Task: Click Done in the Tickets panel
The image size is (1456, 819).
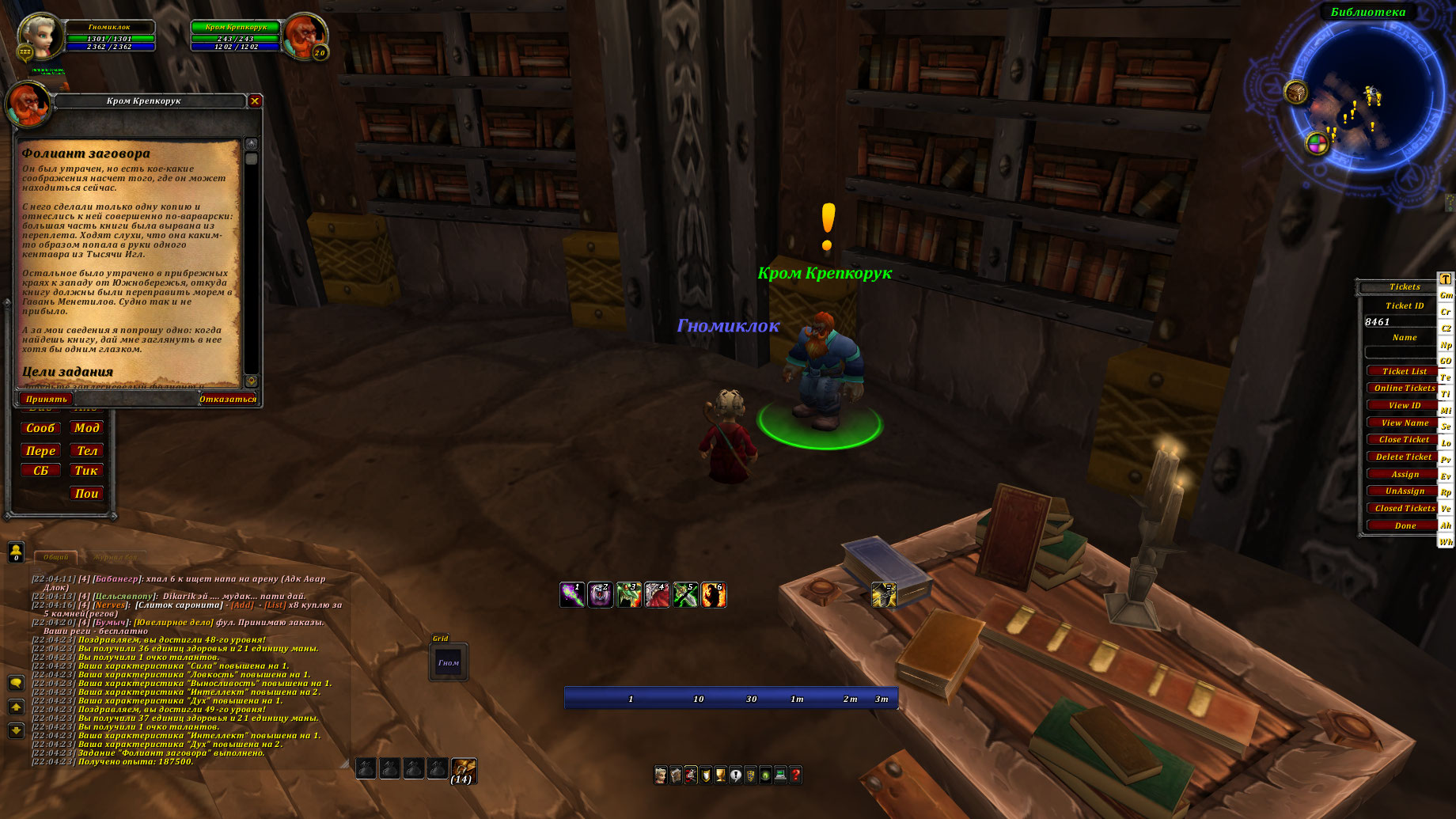Action: [1405, 525]
